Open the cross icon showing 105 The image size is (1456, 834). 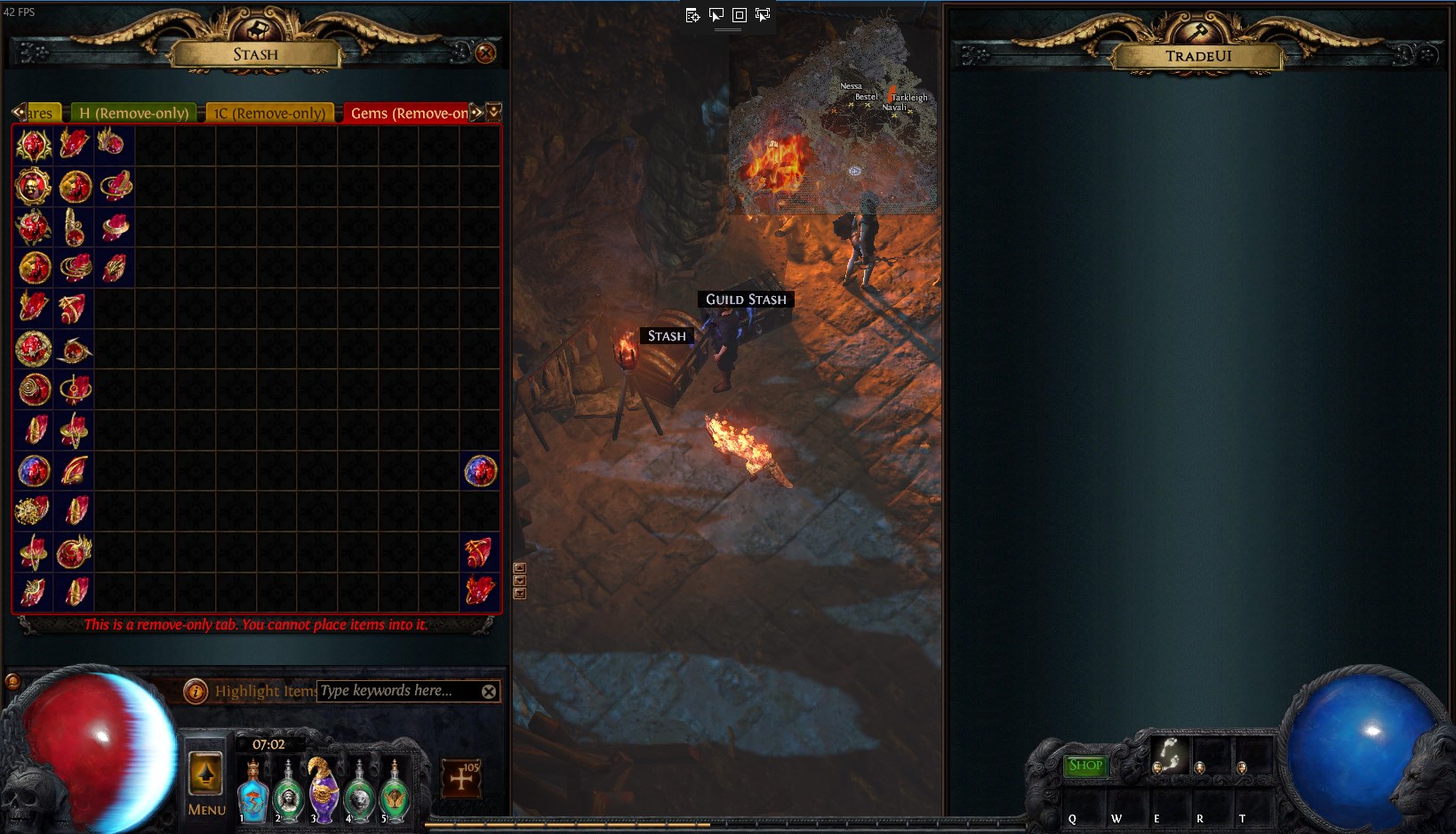pos(461,779)
